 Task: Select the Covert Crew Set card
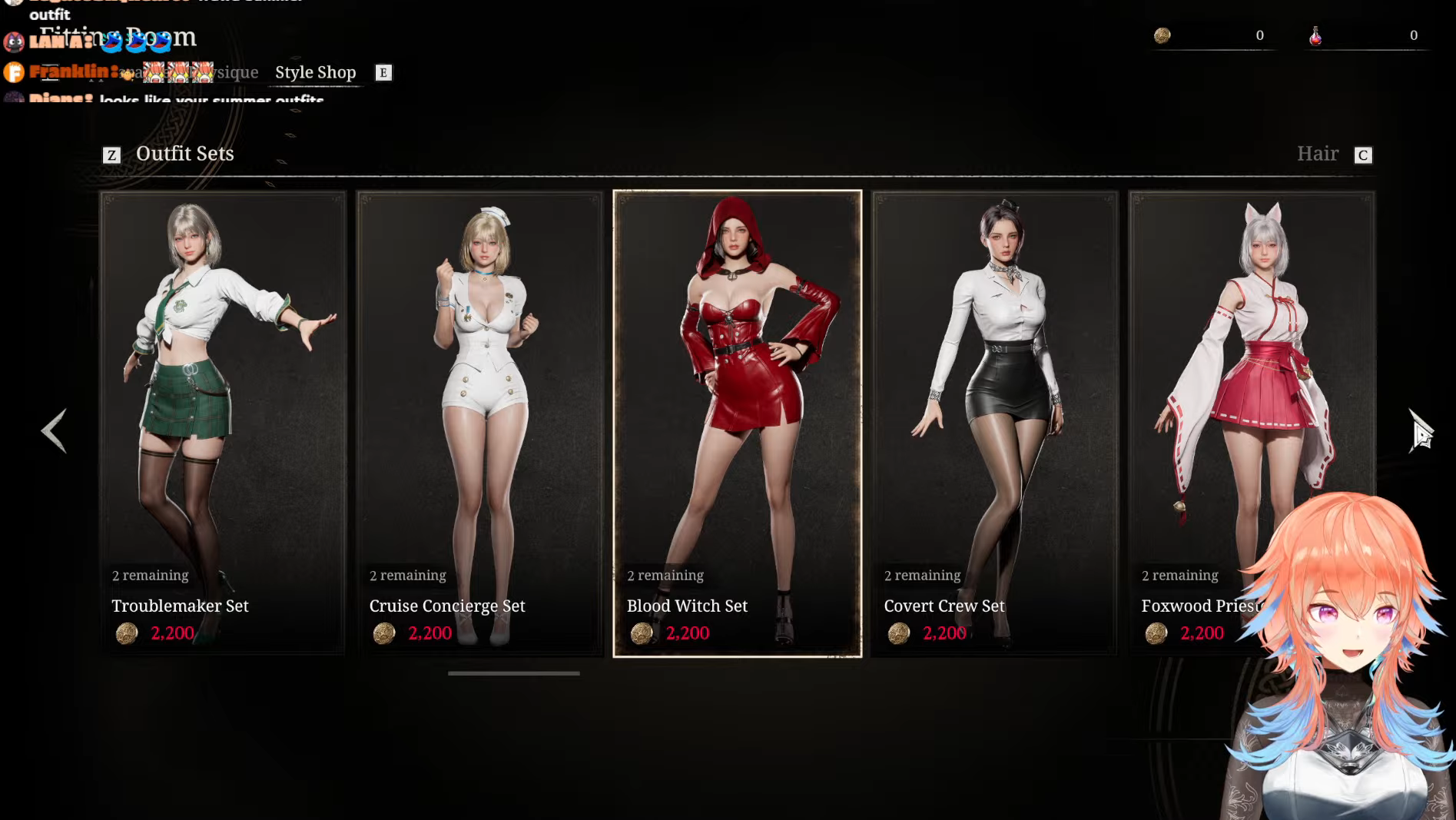click(x=995, y=423)
